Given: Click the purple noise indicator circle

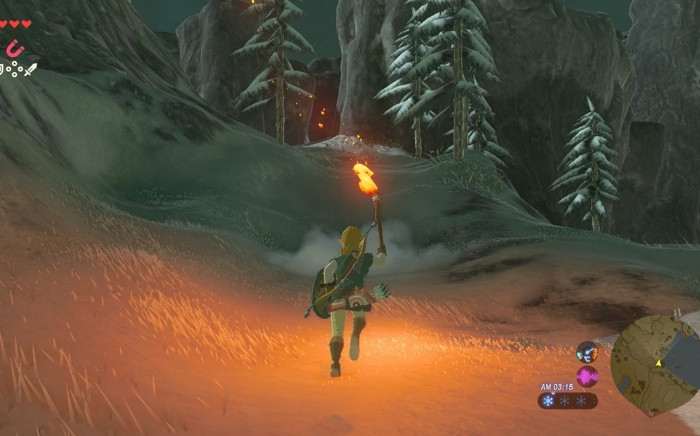Looking at the screenshot, I should [587, 376].
